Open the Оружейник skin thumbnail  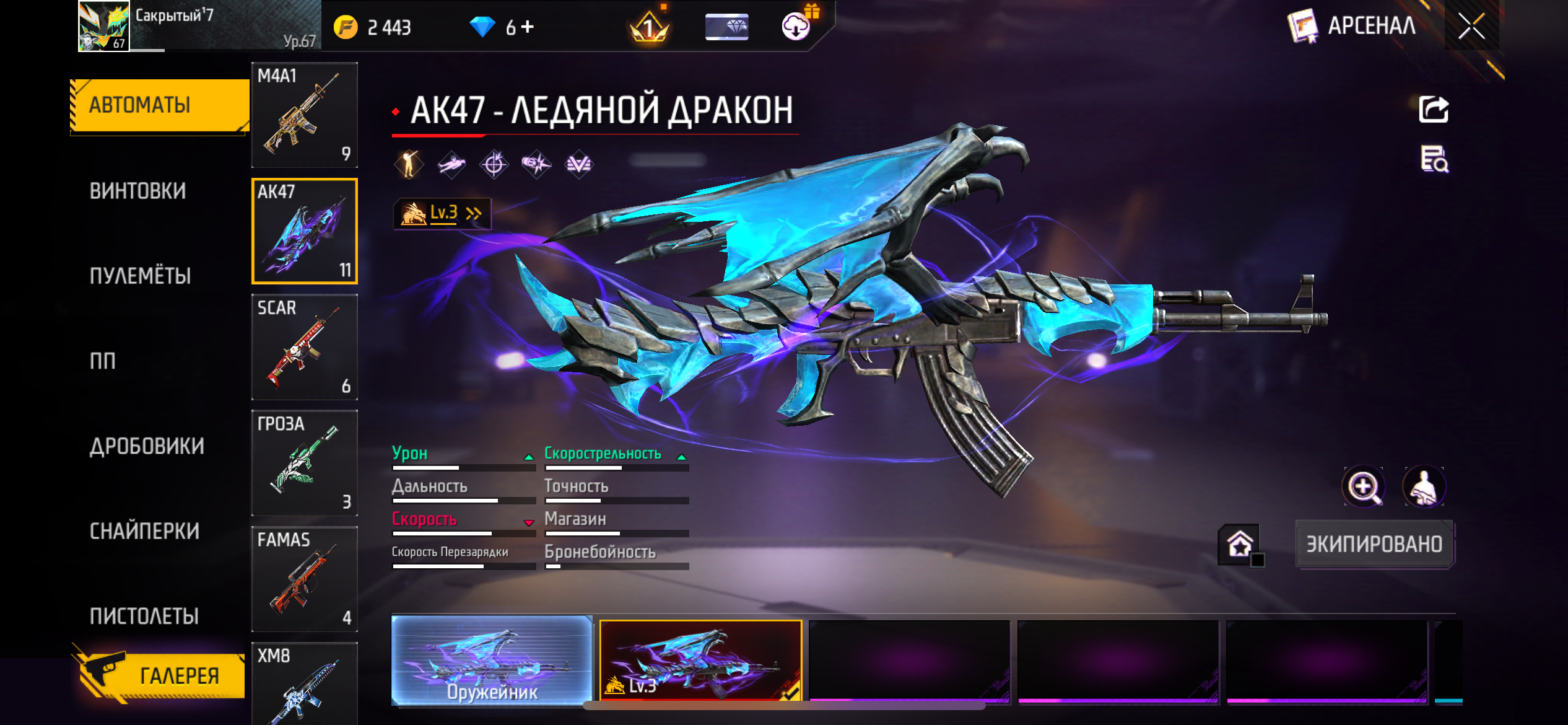[492, 661]
